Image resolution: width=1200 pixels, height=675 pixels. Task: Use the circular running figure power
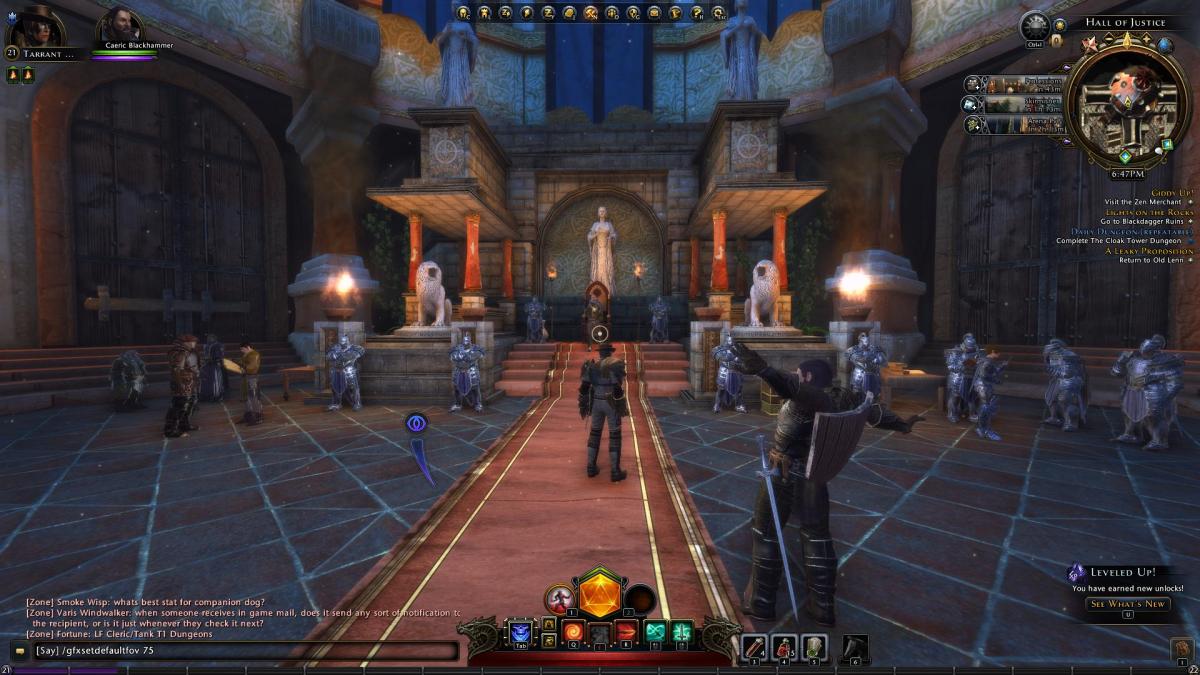click(558, 600)
